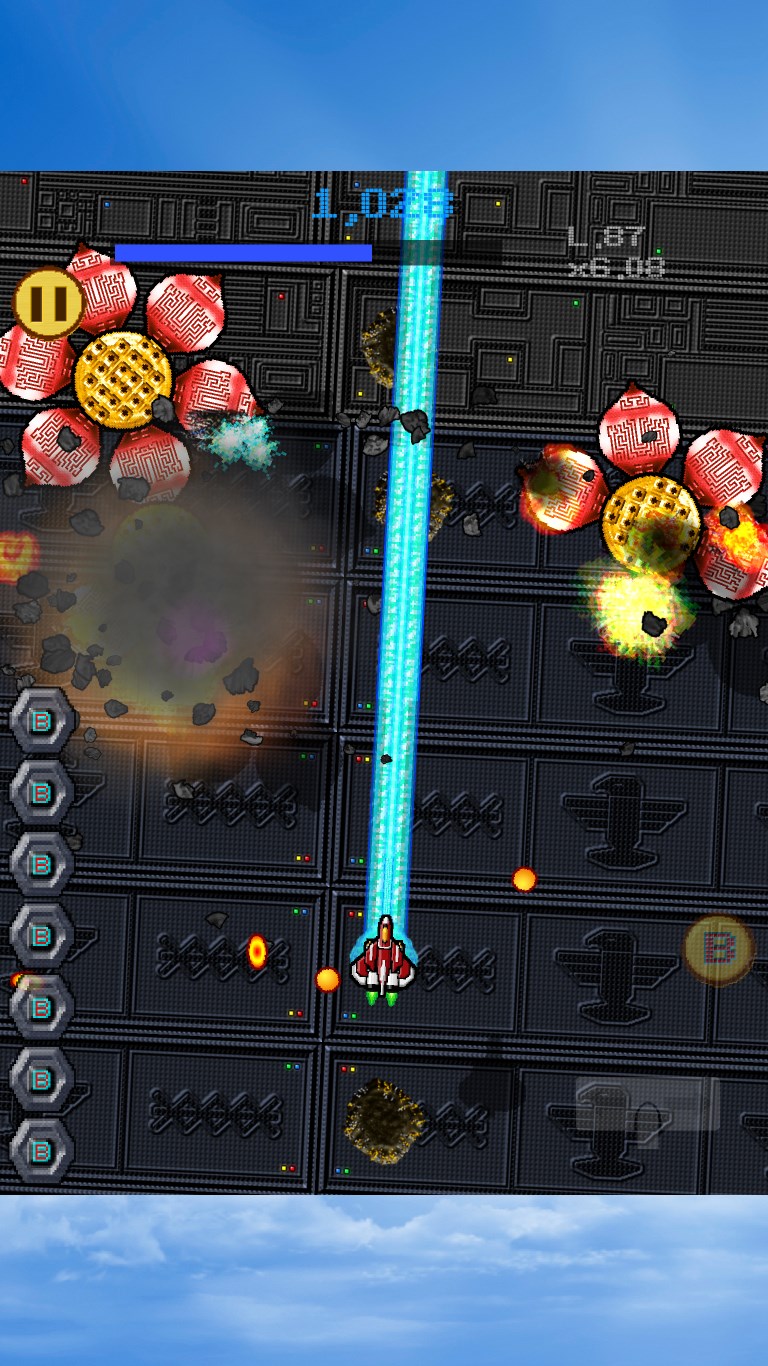
Task: Pause the game with the yellow pause button
Action: point(48,301)
